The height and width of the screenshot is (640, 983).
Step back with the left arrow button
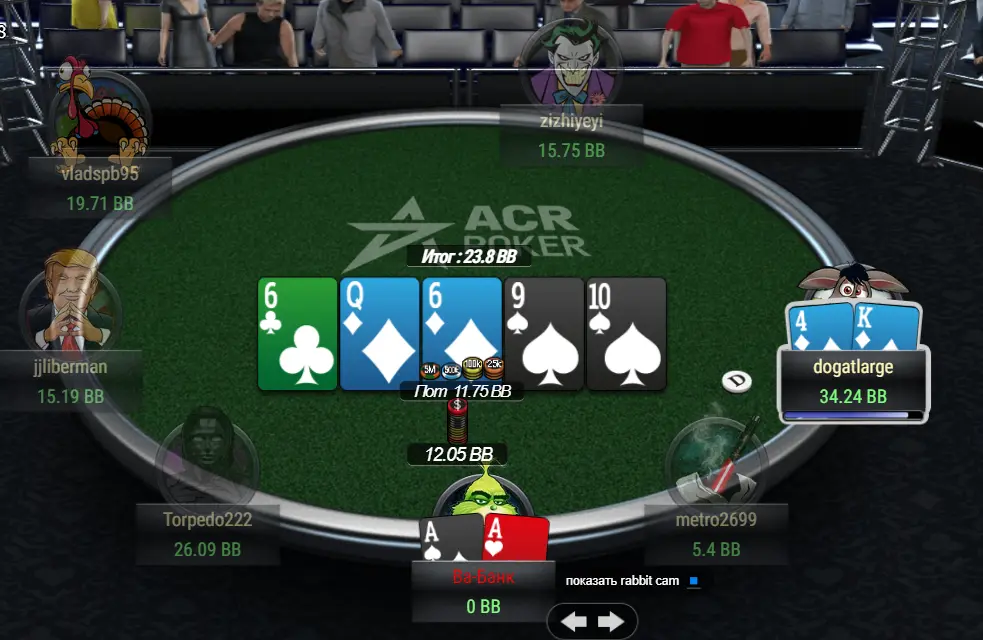point(574,622)
